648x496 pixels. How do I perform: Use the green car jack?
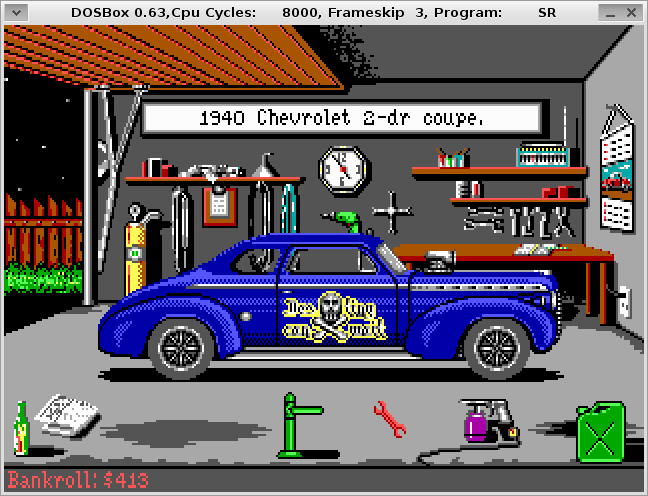(294, 427)
